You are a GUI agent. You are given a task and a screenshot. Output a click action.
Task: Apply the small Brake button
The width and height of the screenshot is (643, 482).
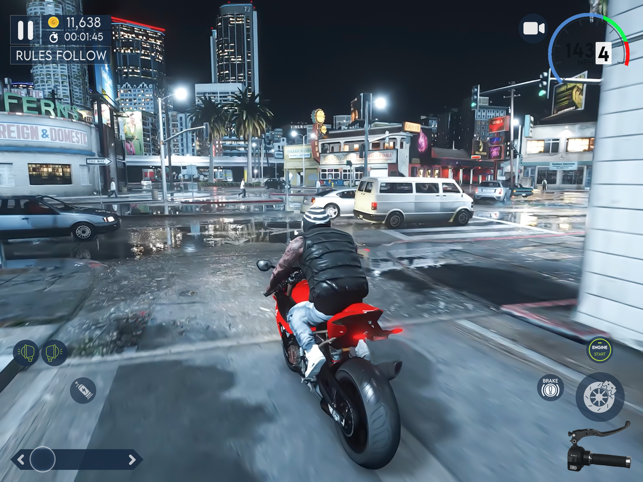point(550,387)
